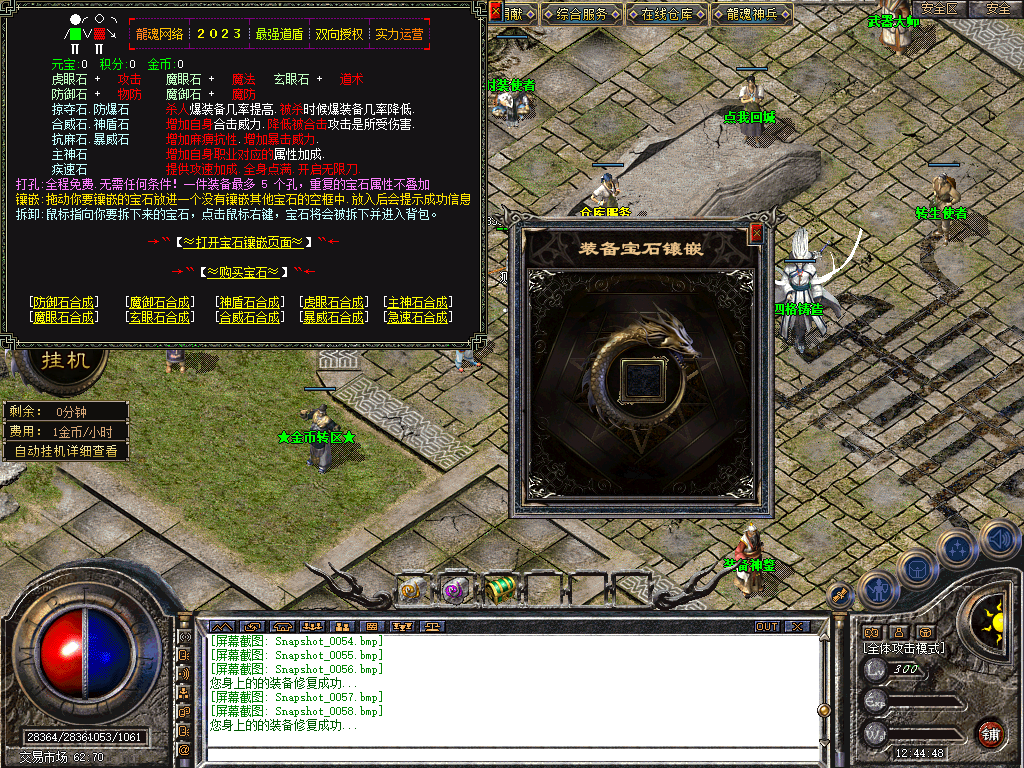The width and height of the screenshot is (1024, 768).
Task: Select 魔御石合成 synthesis option
Action: 160,302
